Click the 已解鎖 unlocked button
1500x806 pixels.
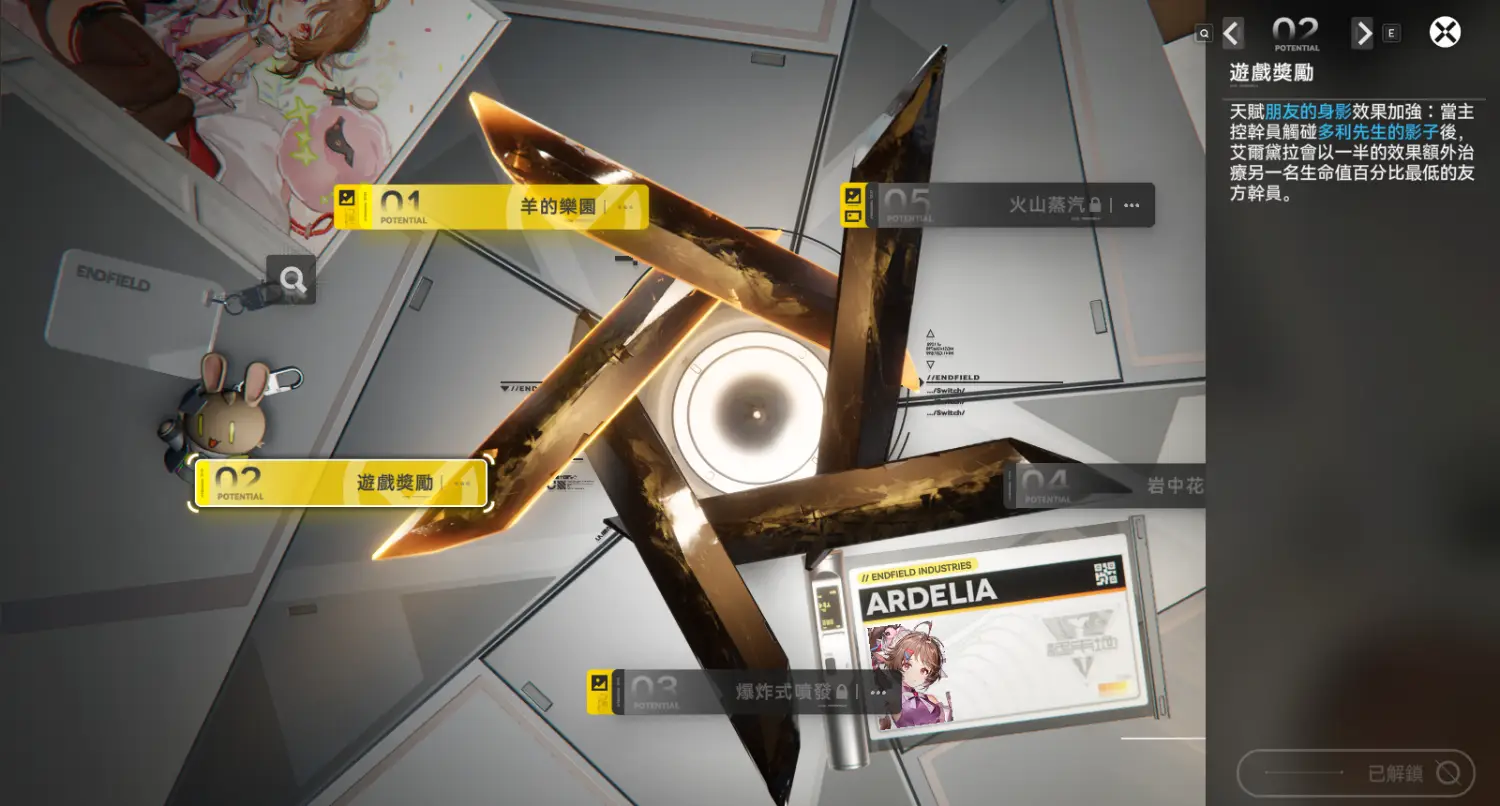point(1355,773)
